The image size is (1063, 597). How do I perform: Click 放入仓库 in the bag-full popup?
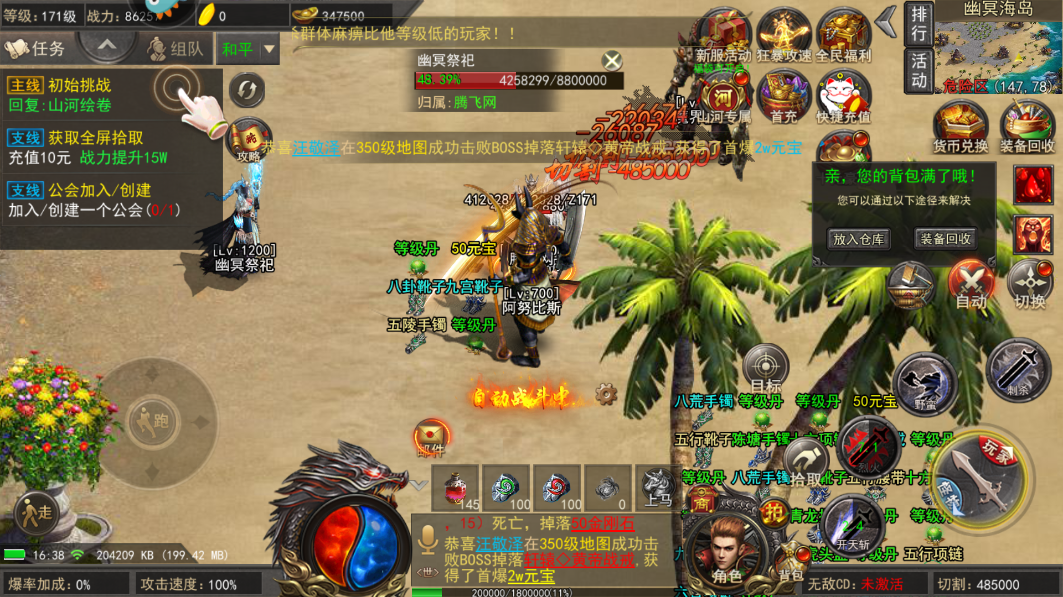coord(859,239)
